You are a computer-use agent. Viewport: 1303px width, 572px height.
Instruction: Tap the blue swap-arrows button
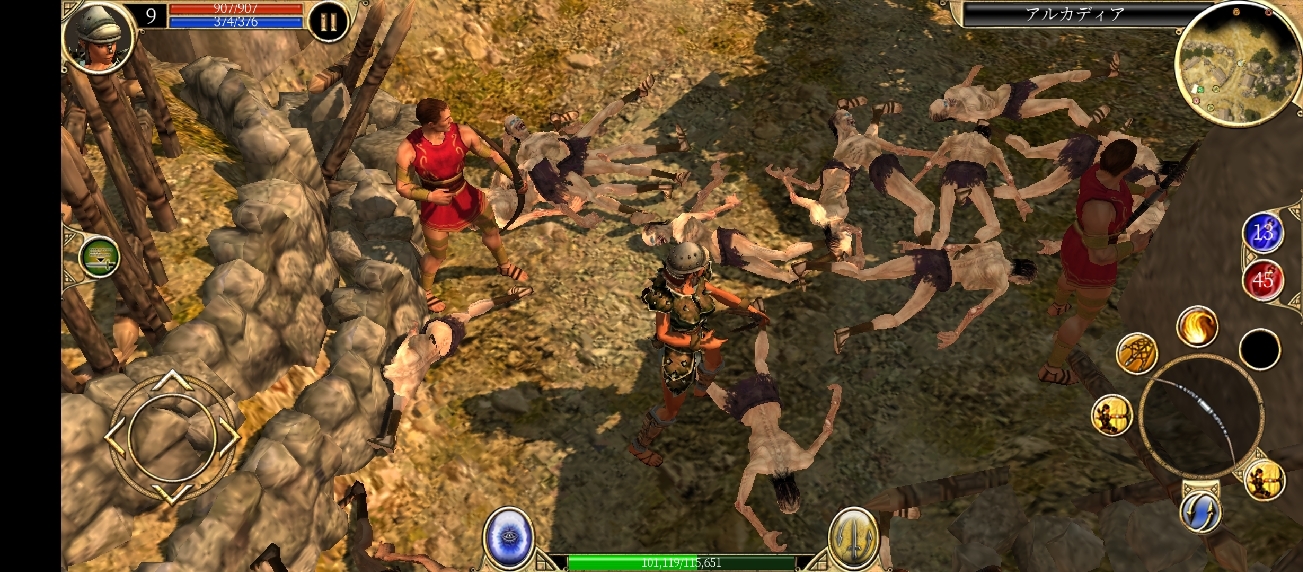point(1199,511)
